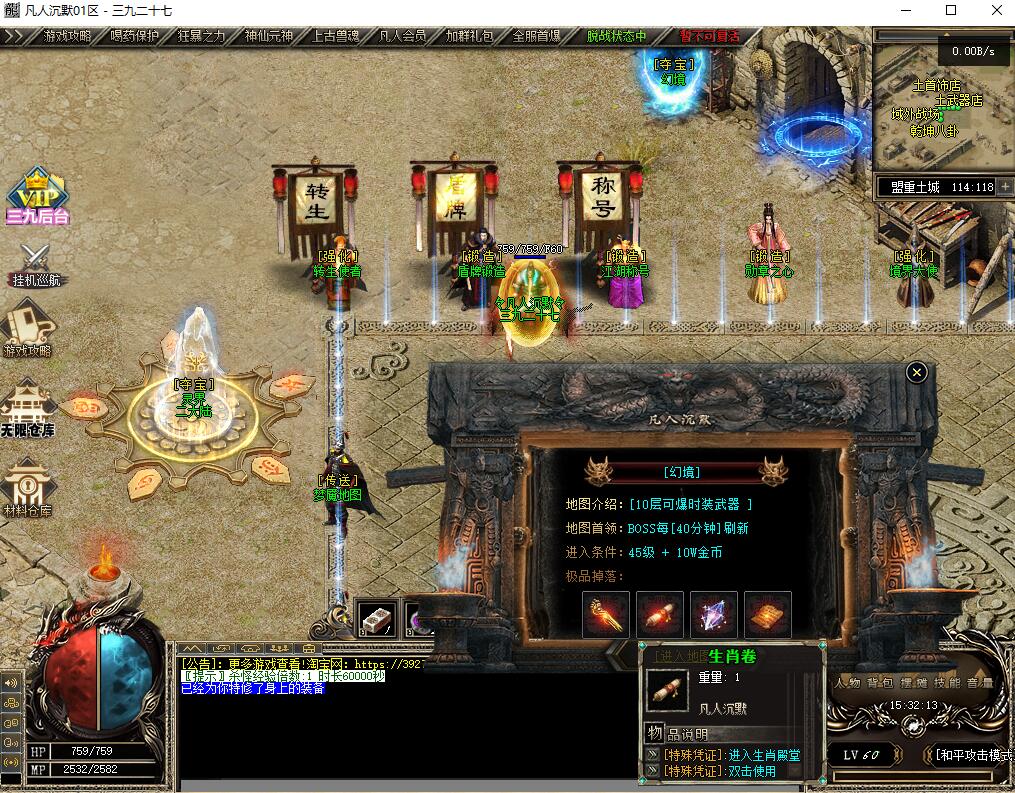The image size is (1015, 793).
Task: Open the 凡人会员 membership menu
Action: [x=403, y=36]
